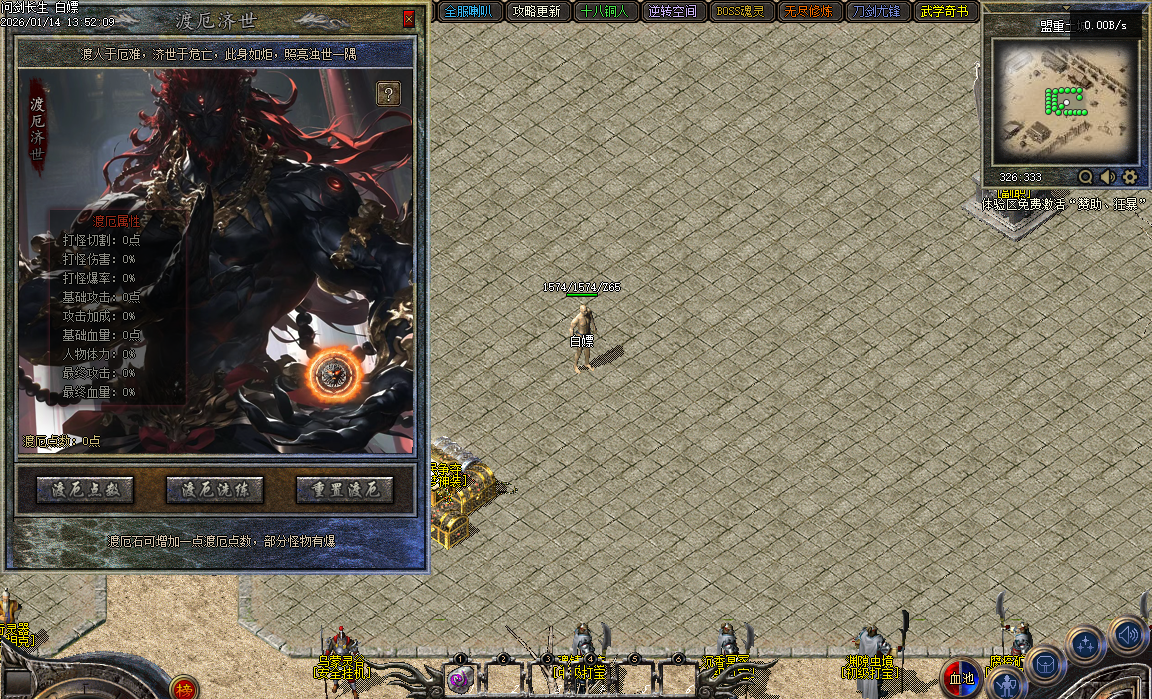The height and width of the screenshot is (699, 1152).
Task: Select the purple item in hotbar slot 1
Action: click(x=459, y=680)
